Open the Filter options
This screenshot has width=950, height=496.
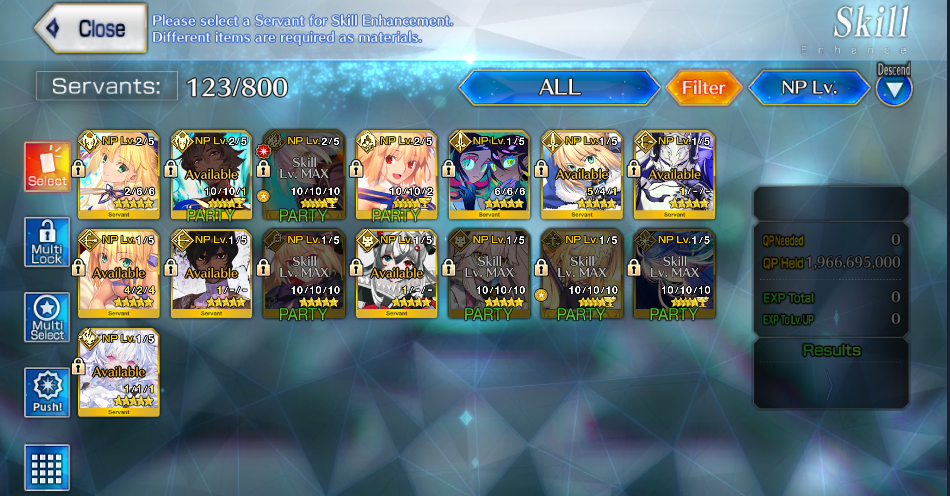pyautogui.click(x=703, y=88)
